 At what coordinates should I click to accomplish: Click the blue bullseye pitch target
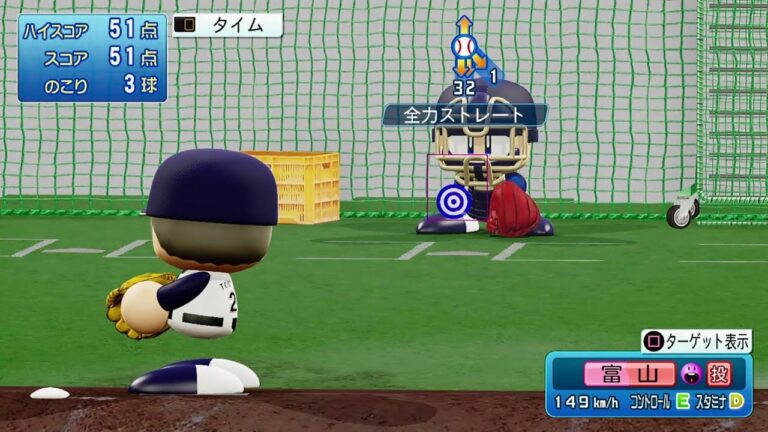click(454, 202)
